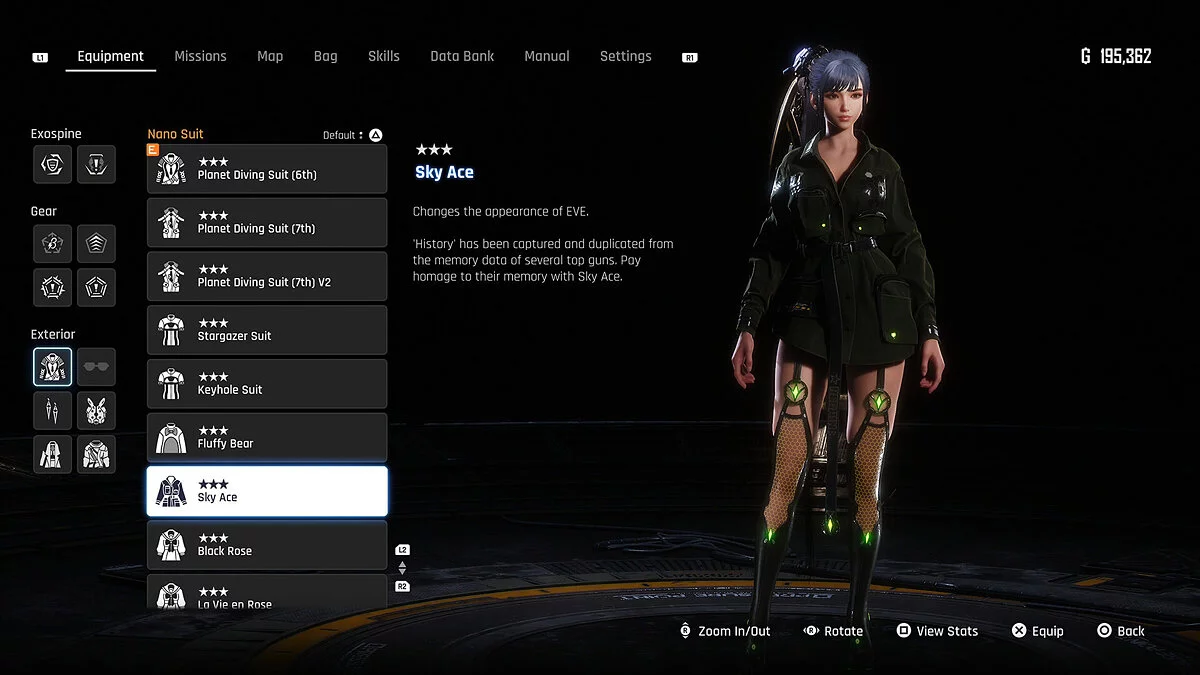Select Planet Diving Suit (7th) V2

[x=267, y=276]
